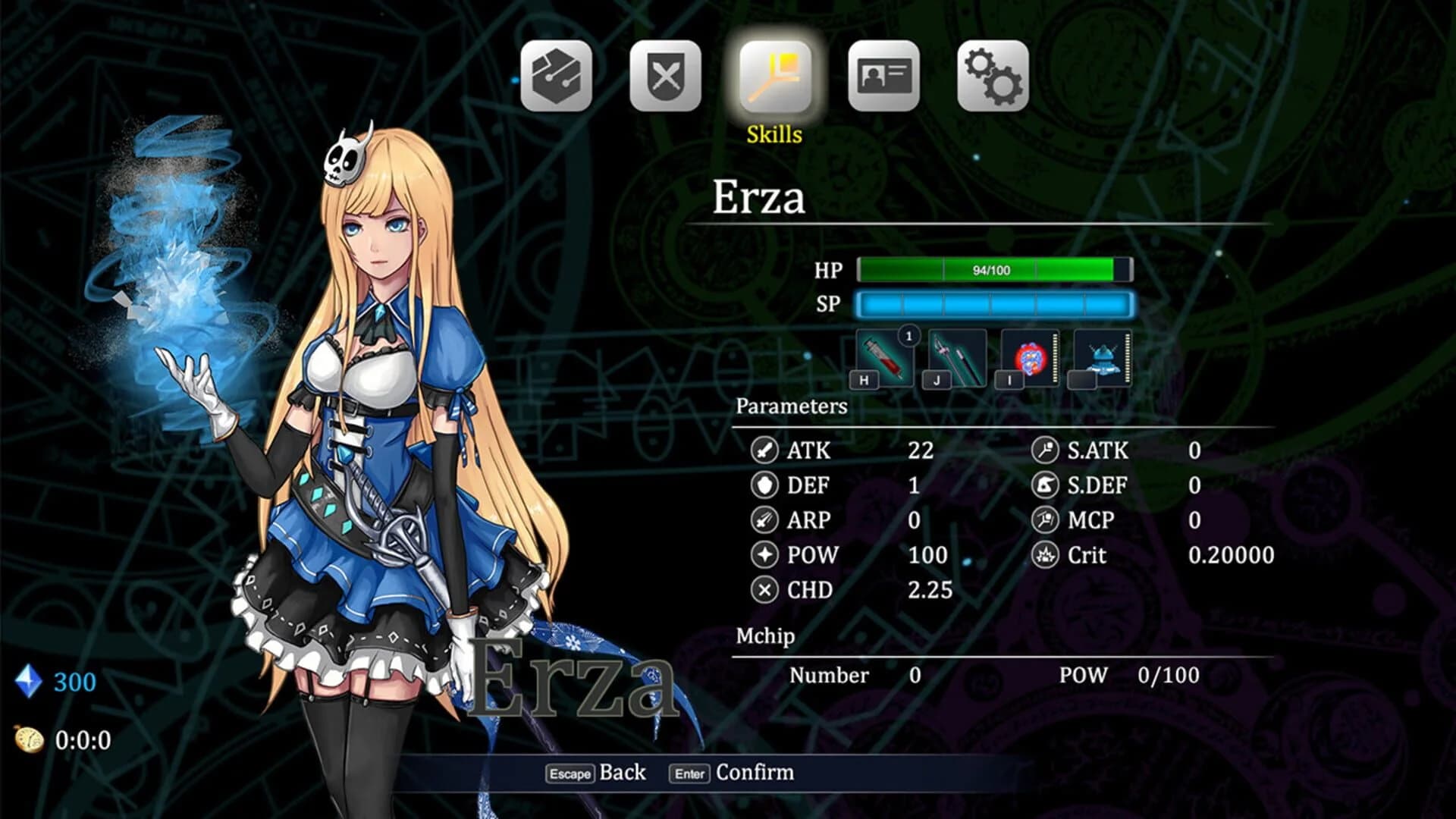Click the ATK sword parameter icon
Image resolution: width=1456 pixels, height=819 pixels.
click(764, 451)
